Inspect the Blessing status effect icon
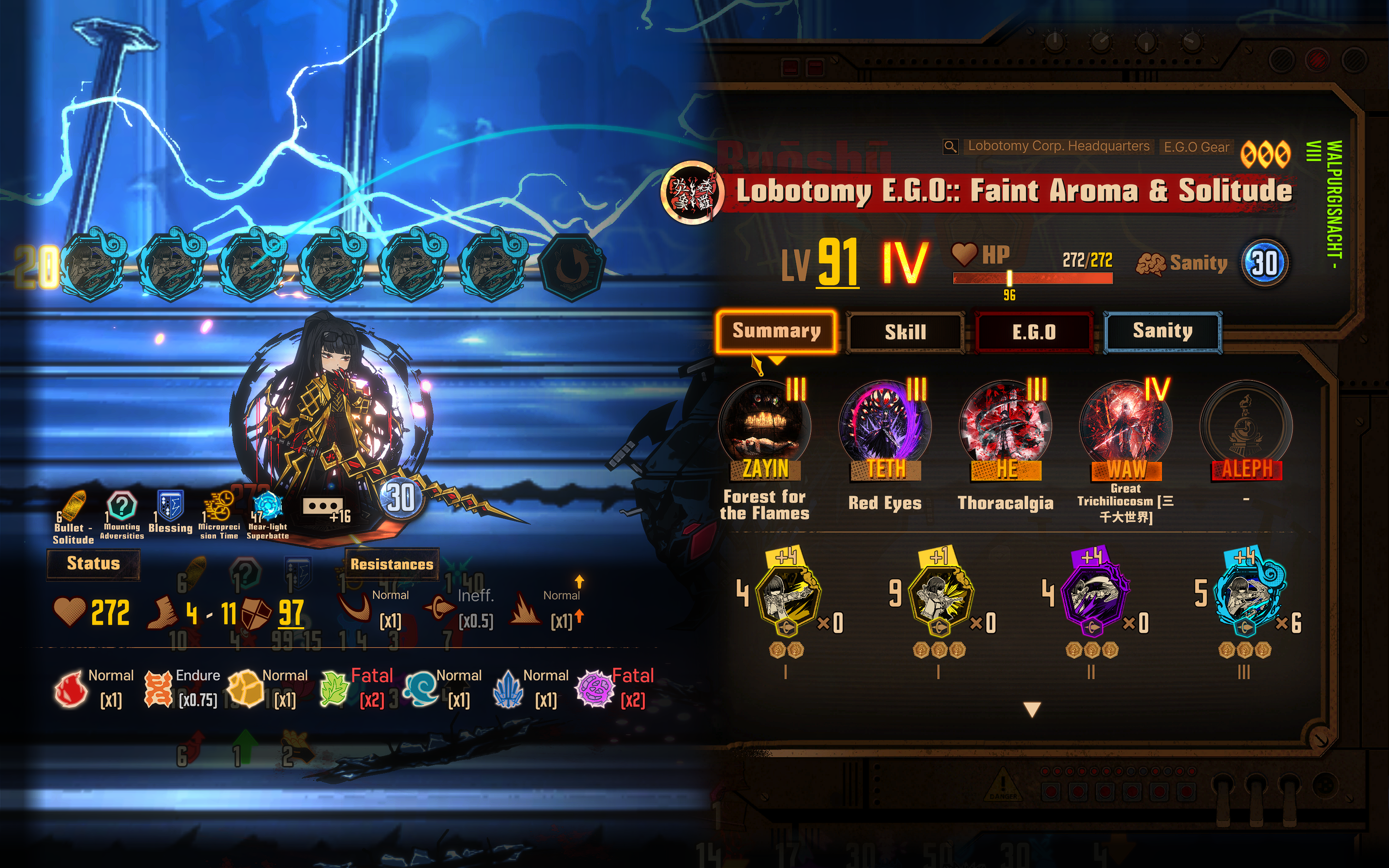 (x=171, y=505)
